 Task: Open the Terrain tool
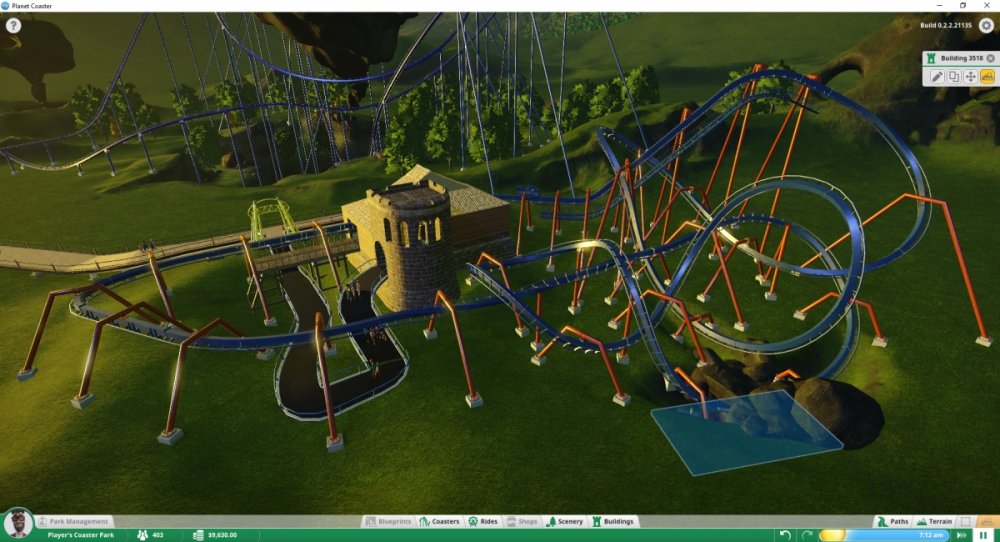coord(934,521)
